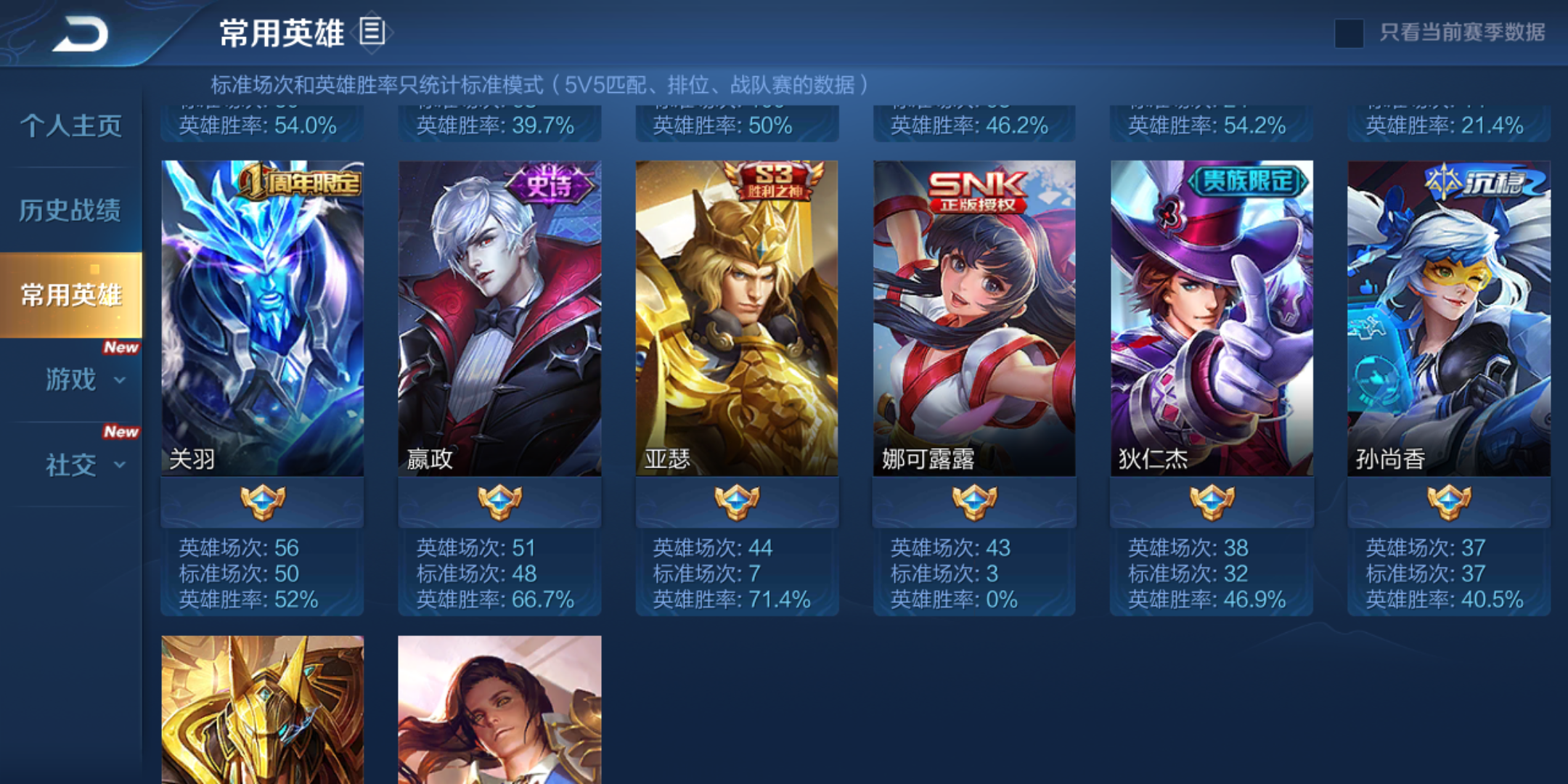The height and width of the screenshot is (784, 1568).
Task: Open 娜可露露's hero card
Action: 973,312
